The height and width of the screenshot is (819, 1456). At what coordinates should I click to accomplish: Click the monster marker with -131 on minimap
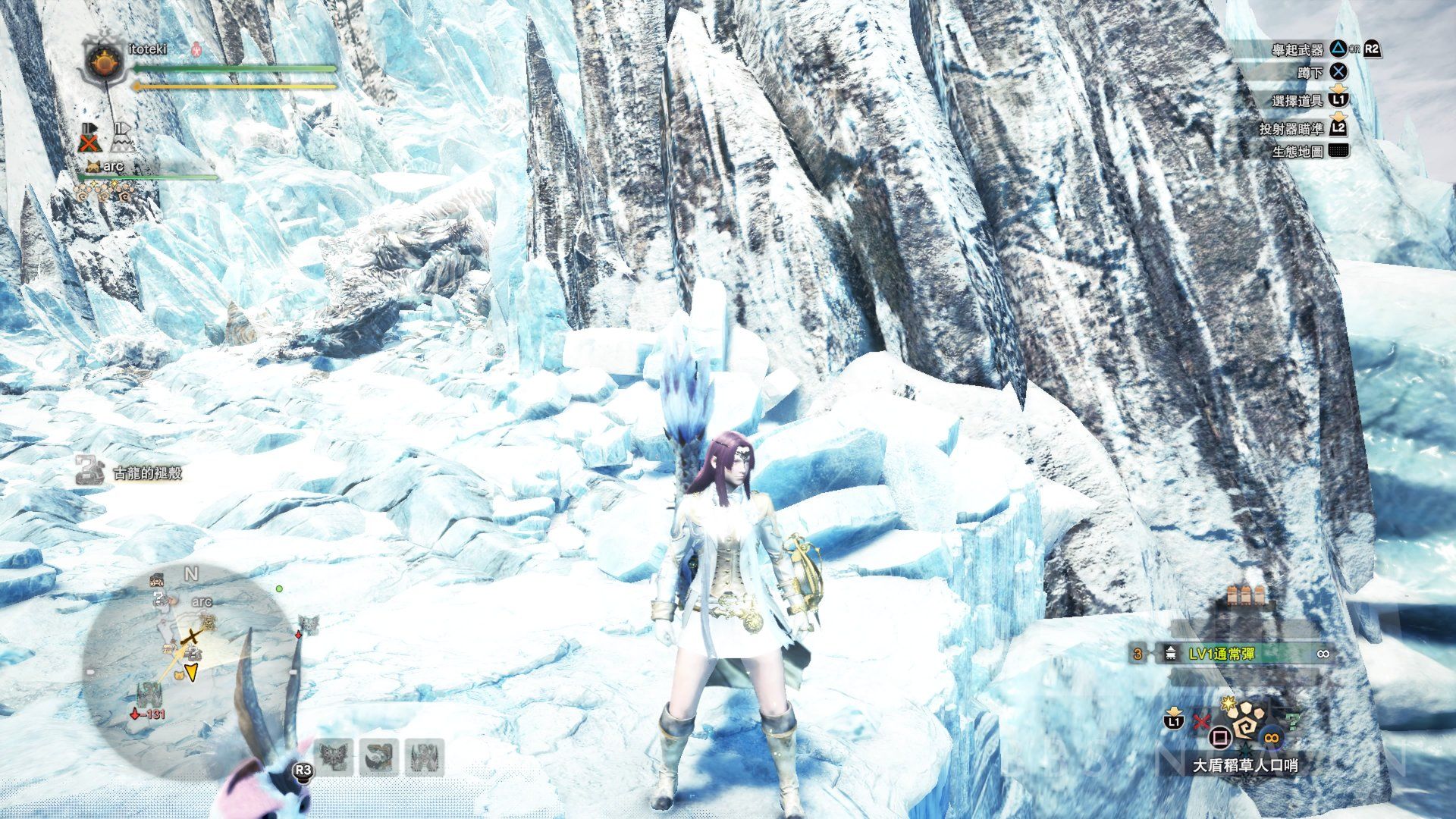pos(147,698)
